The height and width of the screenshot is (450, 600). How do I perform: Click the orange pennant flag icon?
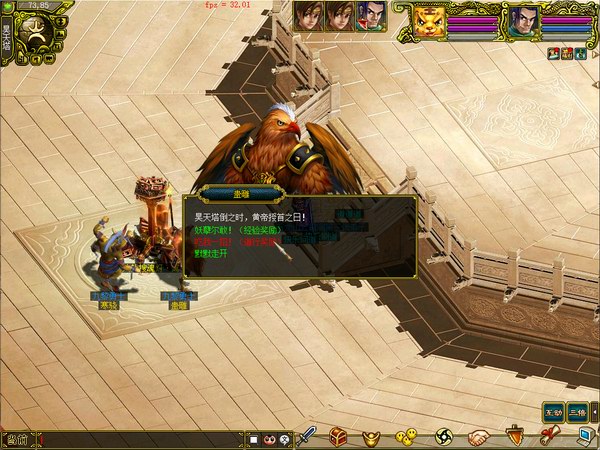(515, 436)
